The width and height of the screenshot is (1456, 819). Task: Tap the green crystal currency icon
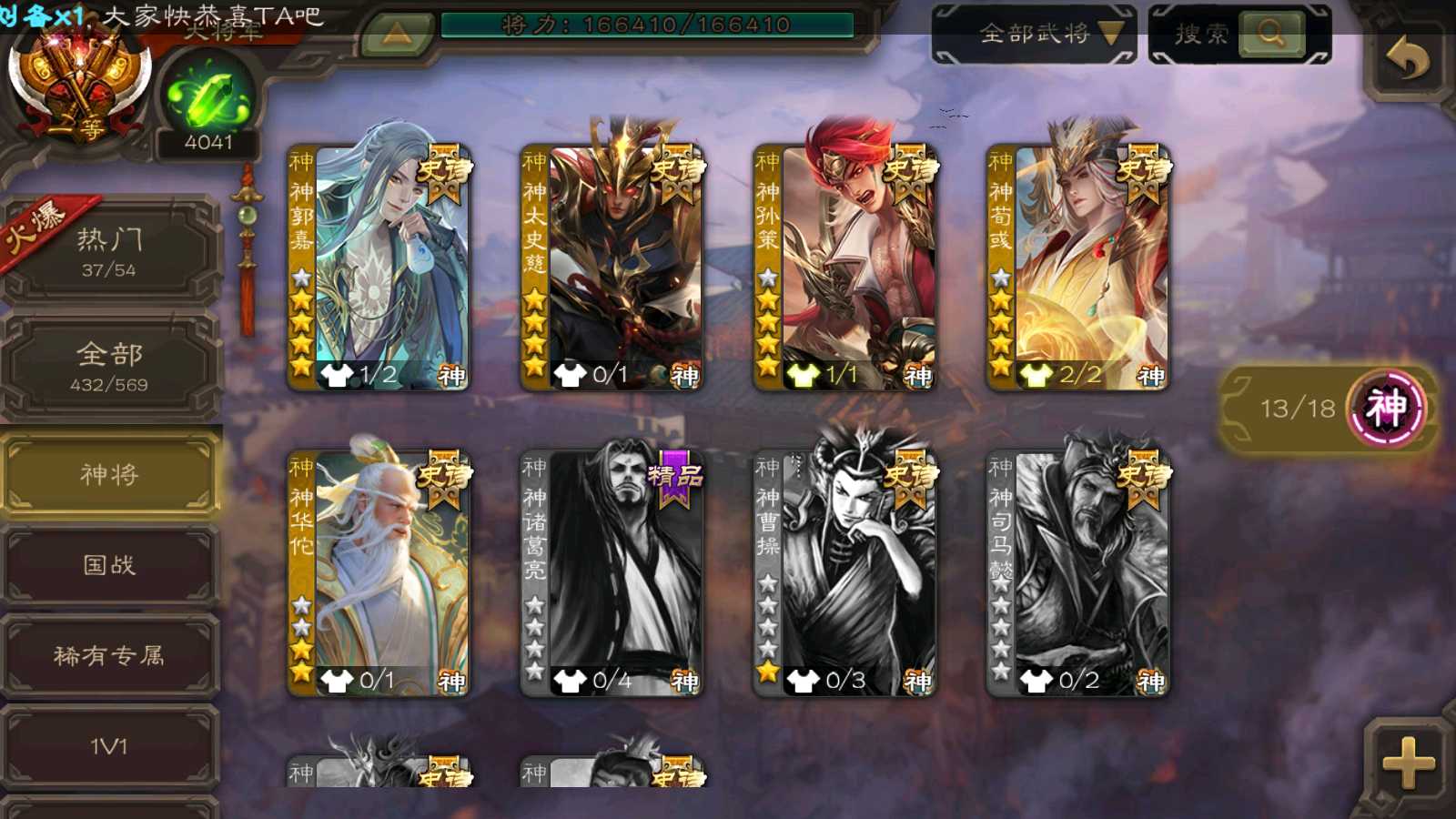tap(208, 97)
